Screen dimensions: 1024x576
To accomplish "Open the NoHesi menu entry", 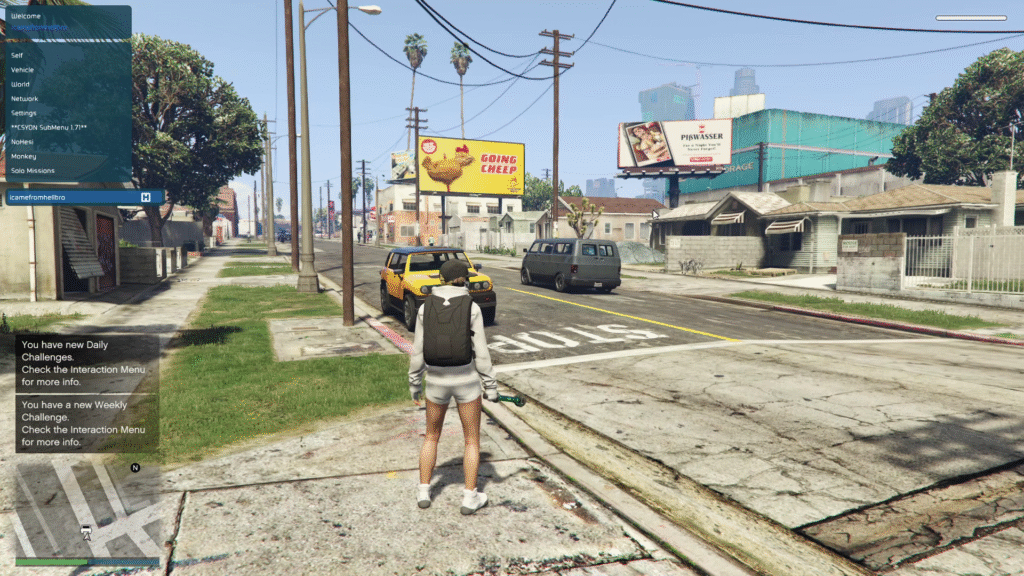I will point(23,142).
